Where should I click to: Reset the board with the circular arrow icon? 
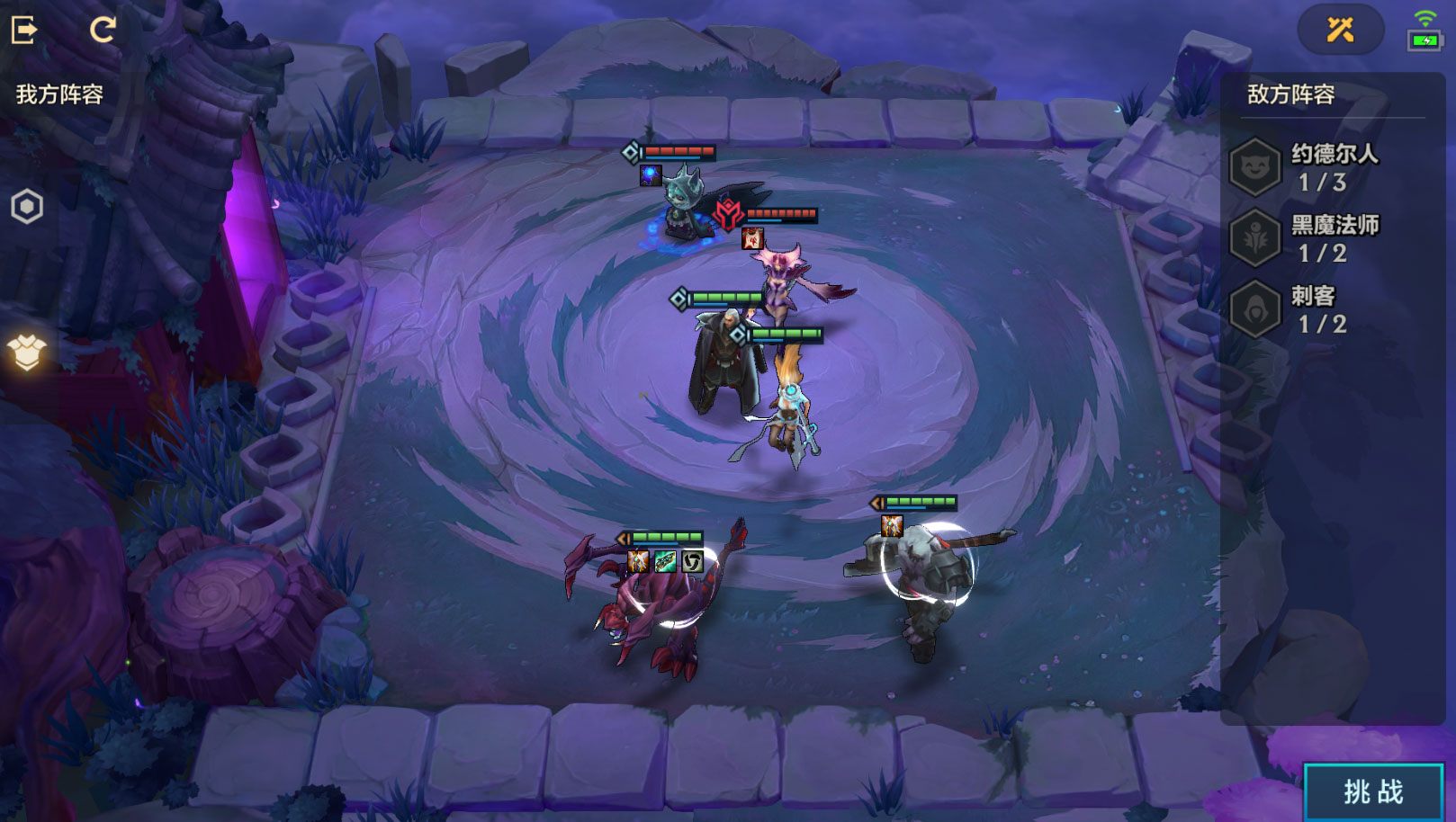point(103,30)
